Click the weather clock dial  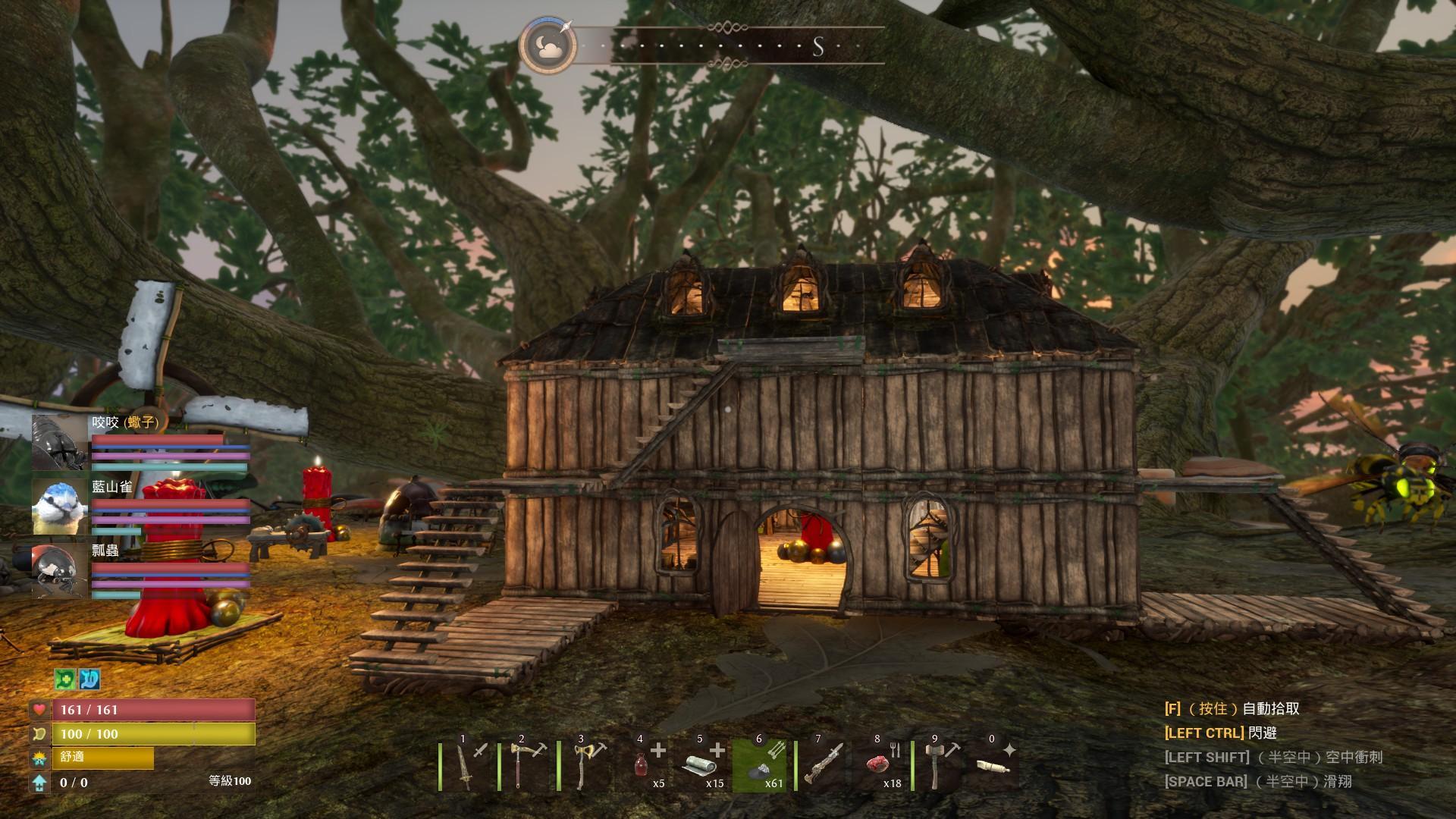[548, 46]
